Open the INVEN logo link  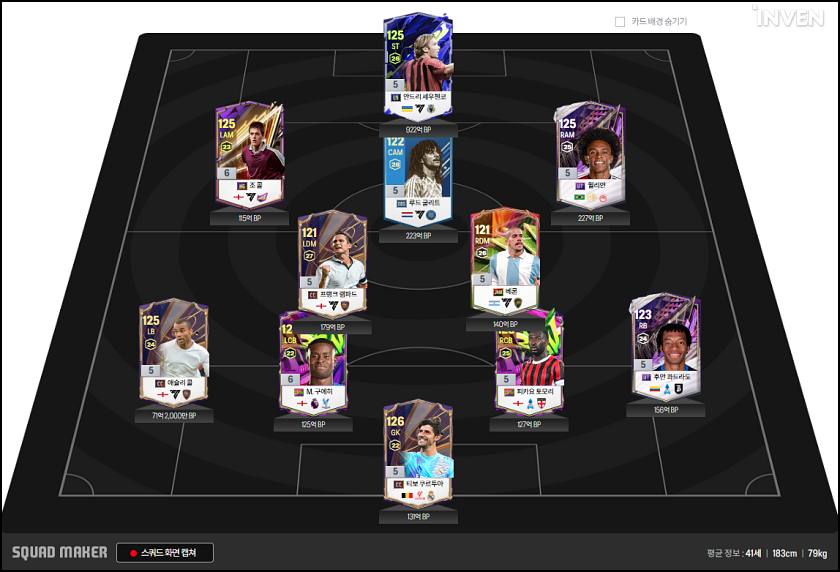788,17
